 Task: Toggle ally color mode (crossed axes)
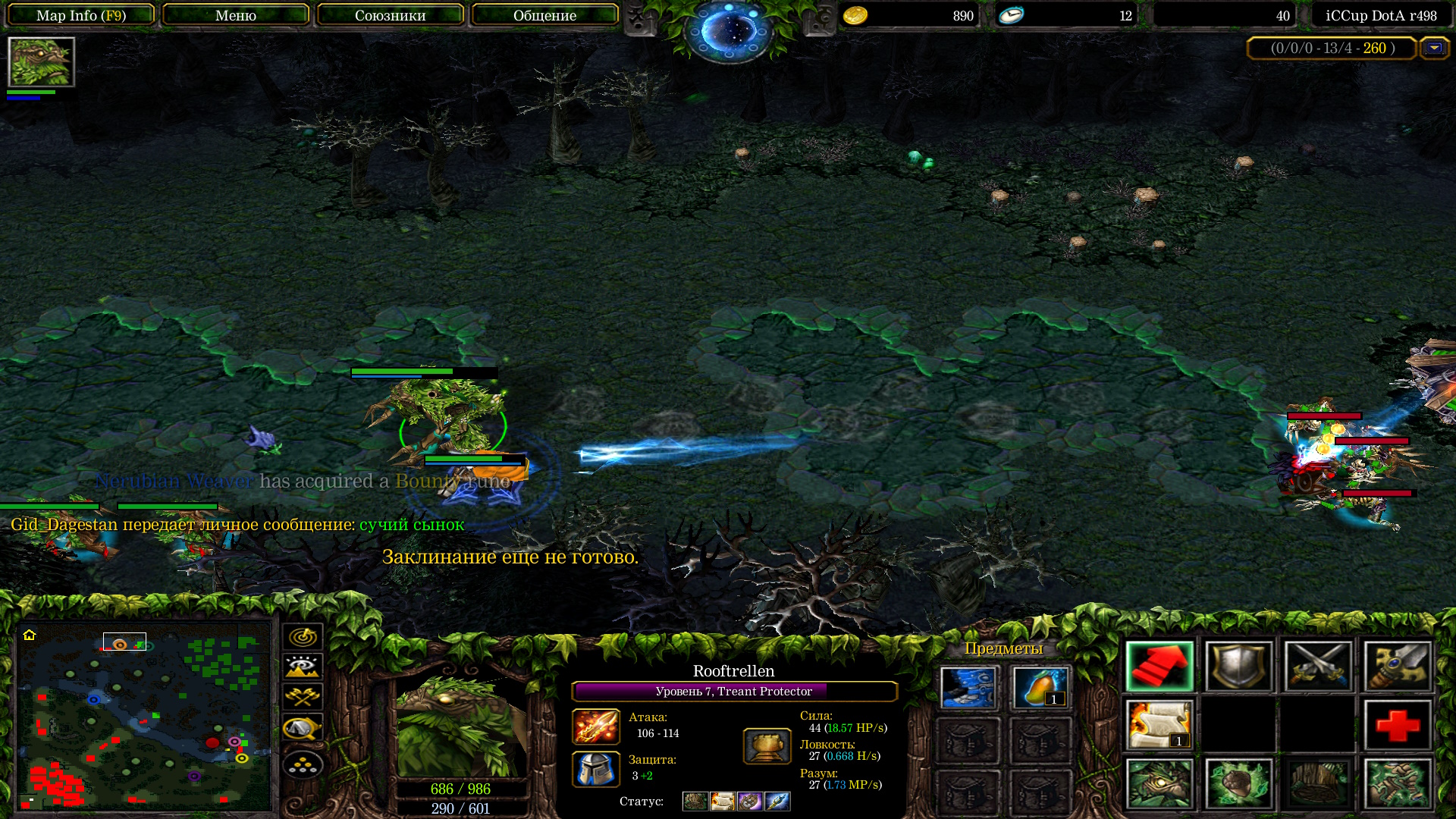tap(303, 697)
